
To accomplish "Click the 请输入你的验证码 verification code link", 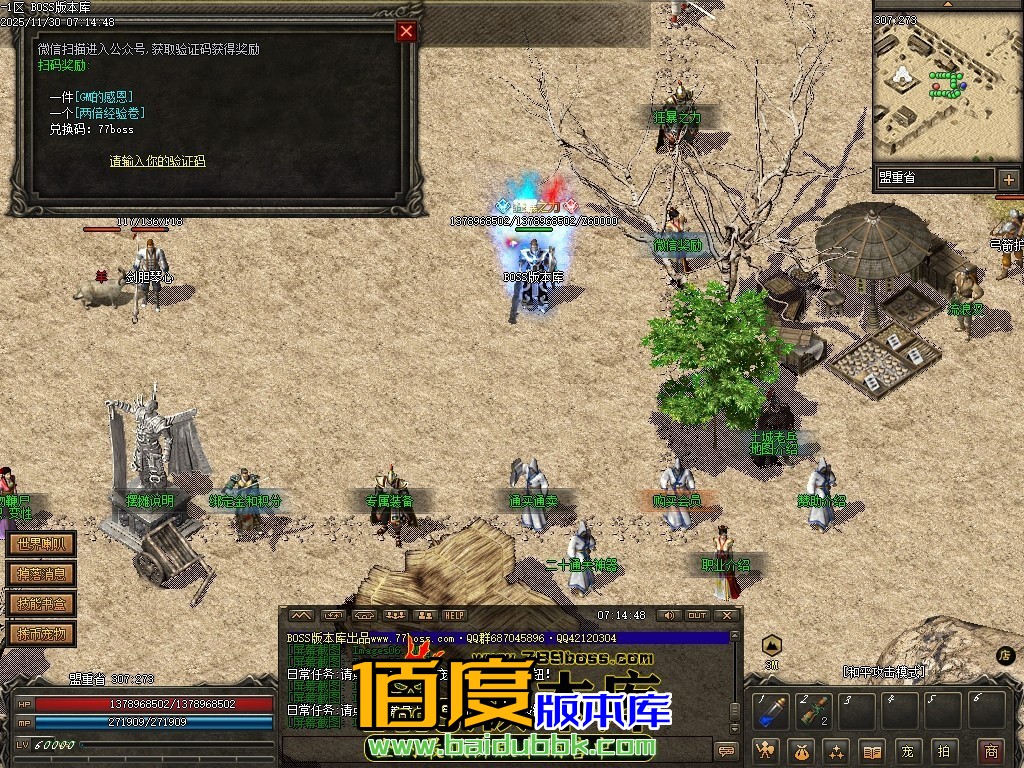I will (157, 161).
